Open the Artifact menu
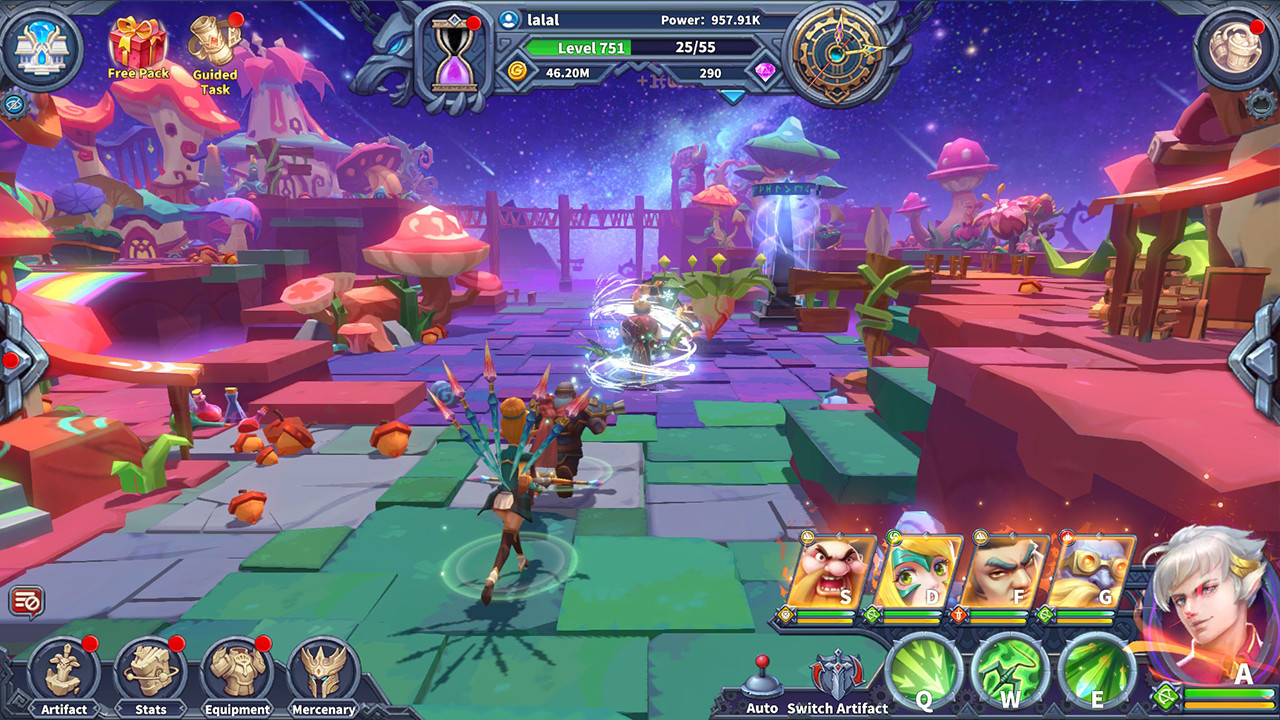This screenshot has width=1280, height=720. [63, 674]
